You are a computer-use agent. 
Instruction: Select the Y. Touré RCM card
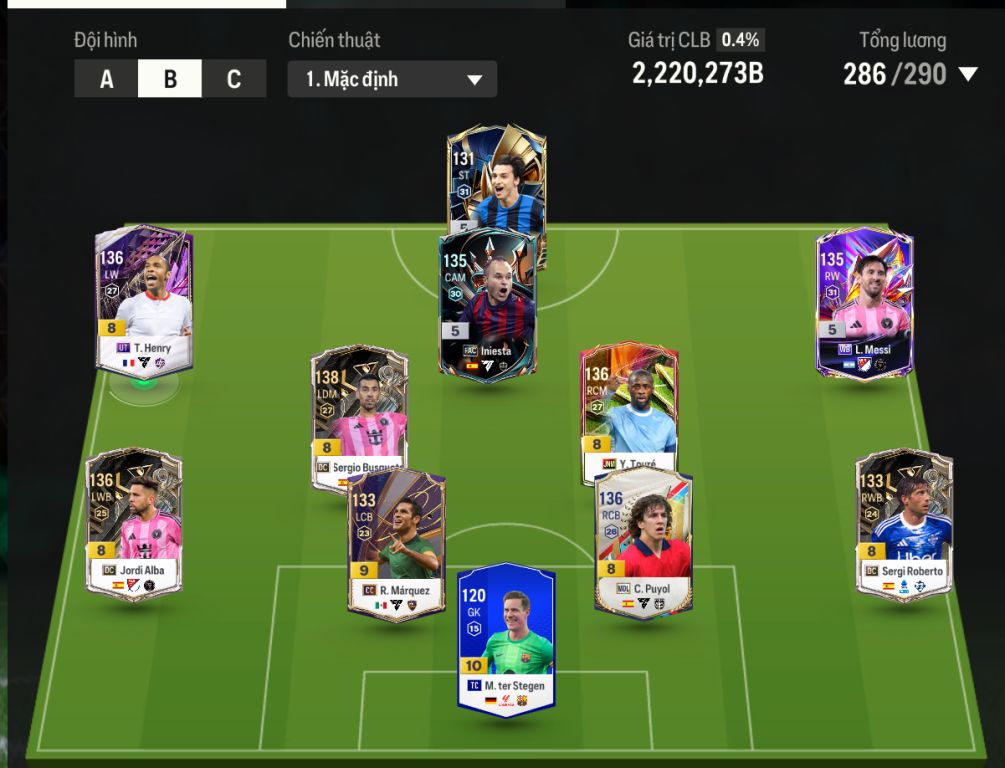[x=630, y=410]
